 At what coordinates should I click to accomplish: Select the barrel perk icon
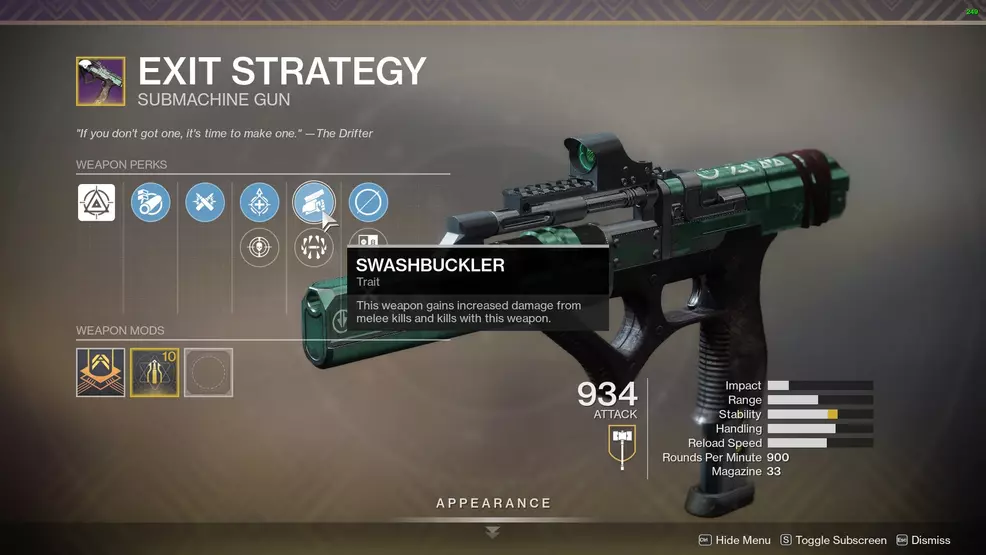(x=150, y=203)
